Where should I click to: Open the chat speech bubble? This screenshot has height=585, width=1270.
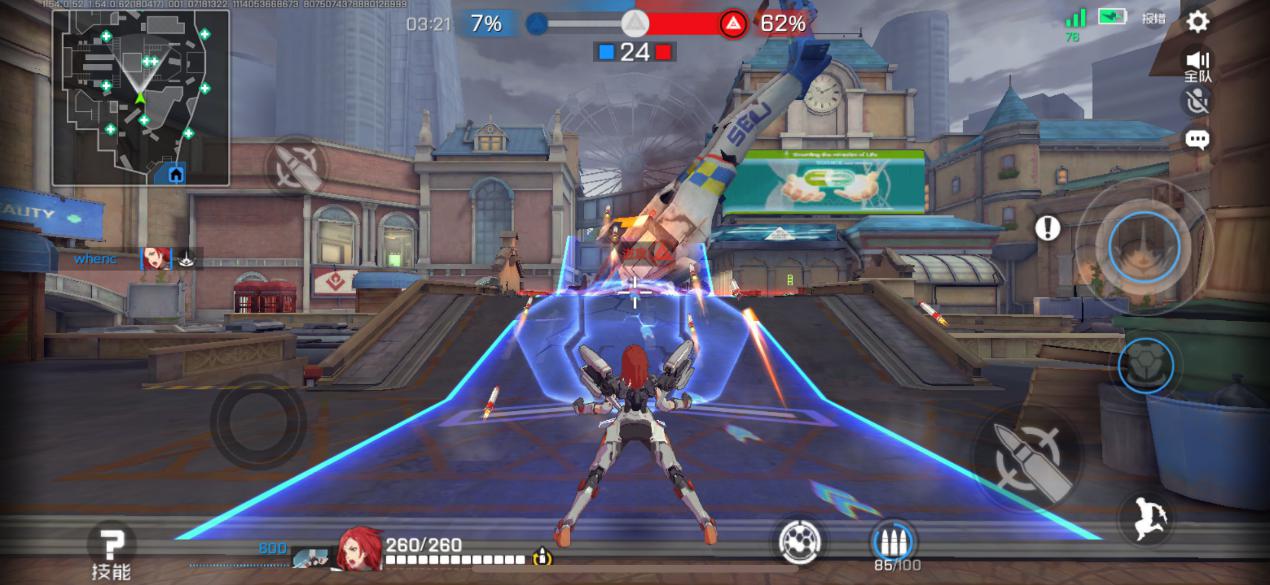pos(1197,139)
